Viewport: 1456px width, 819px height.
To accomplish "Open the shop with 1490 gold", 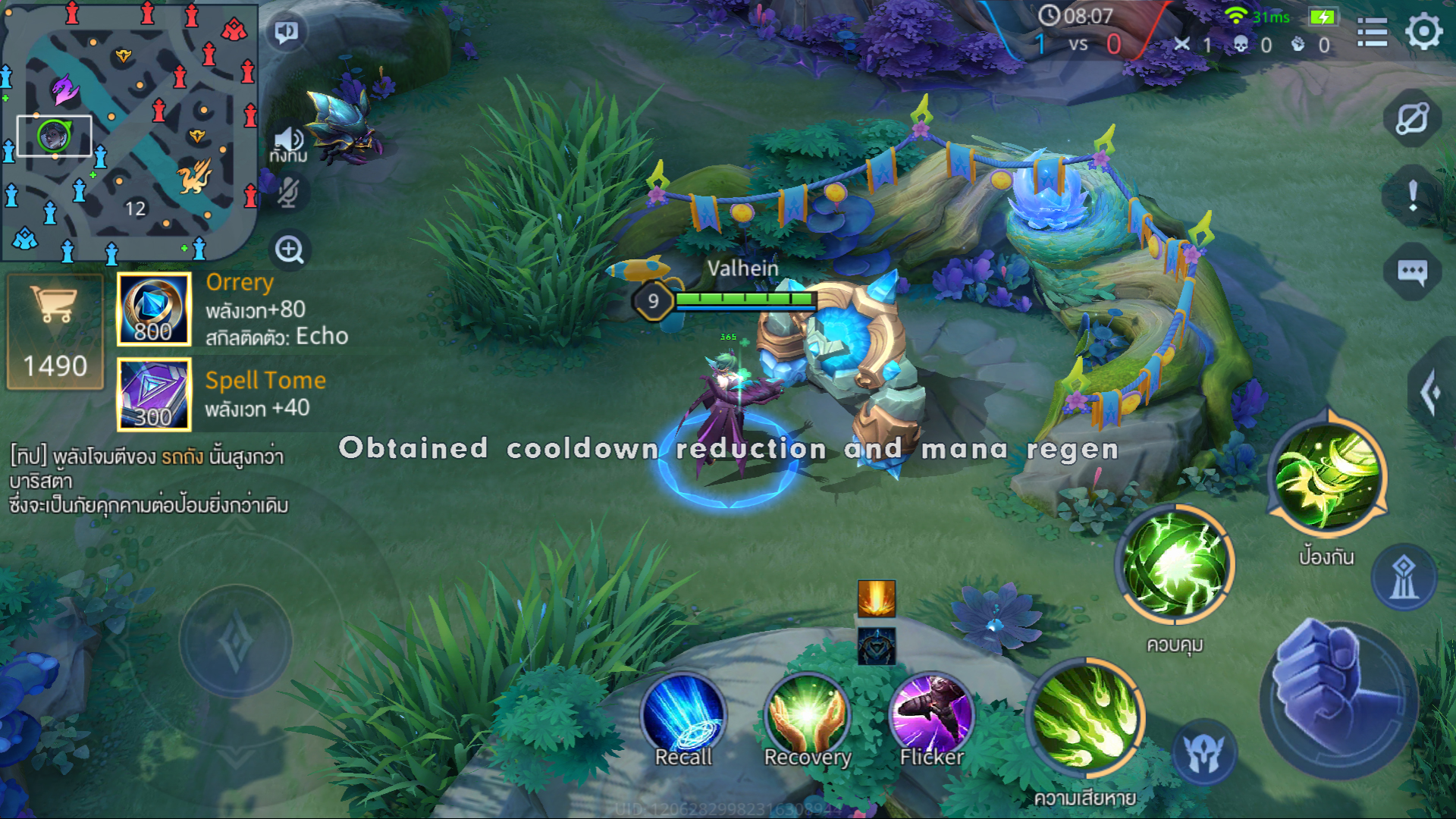I will click(x=55, y=331).
